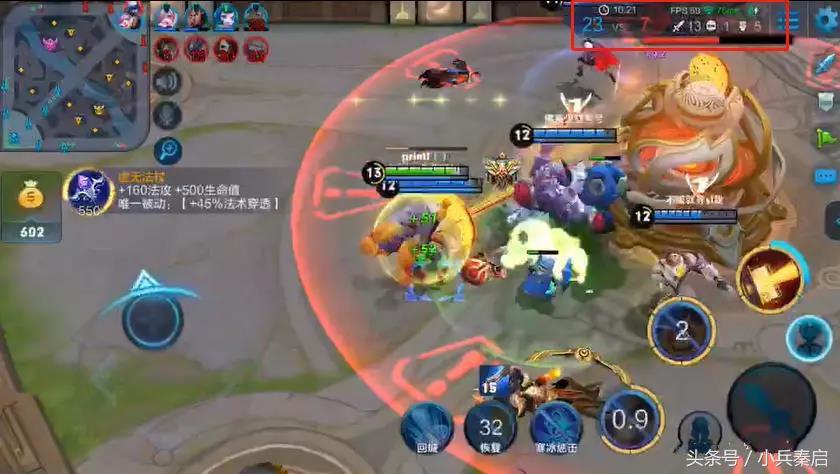Tap the battlefield minimap
840x474 pixels.
(74, 75)
